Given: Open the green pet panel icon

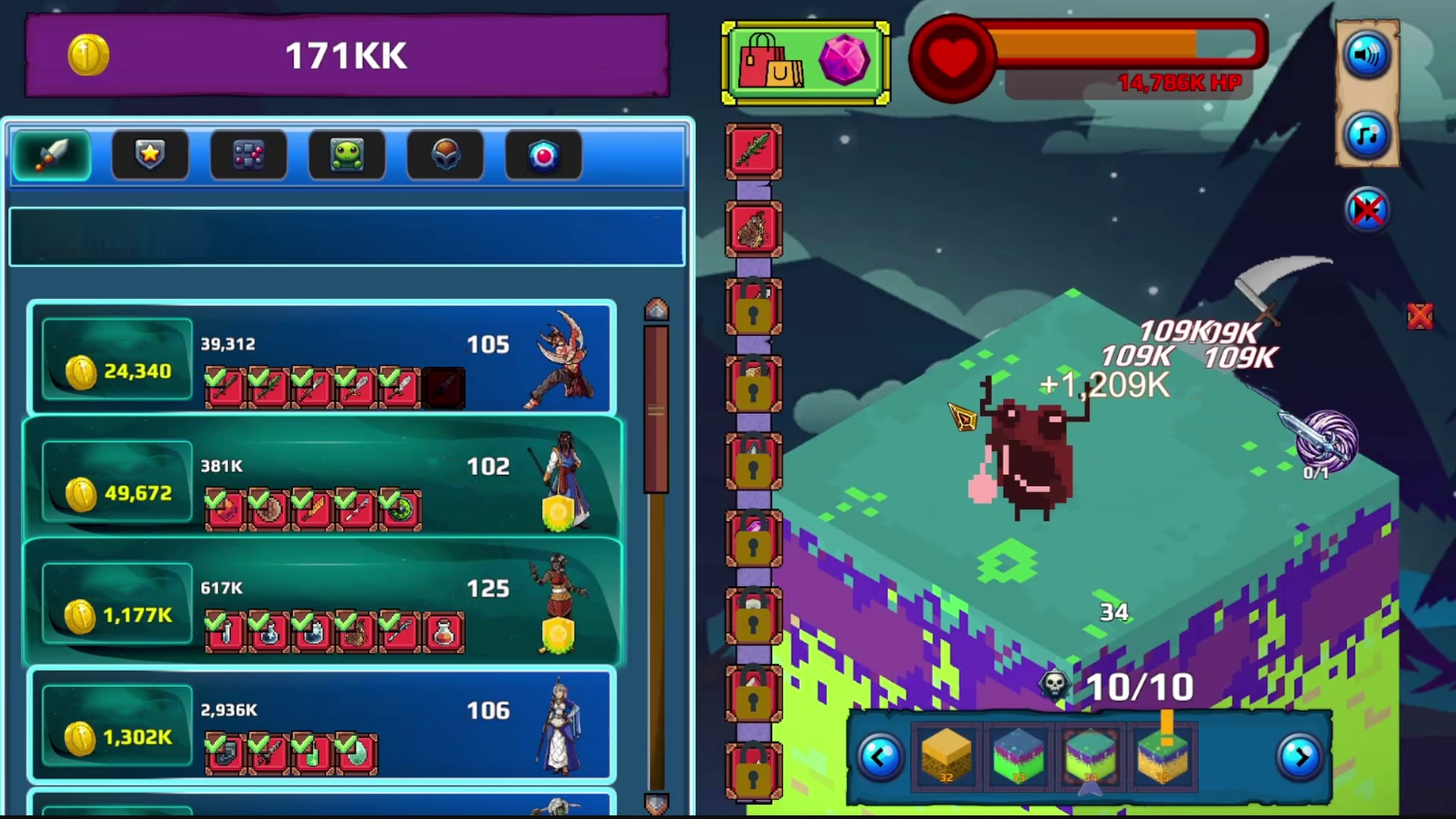Looking at the screenshot, I should (347, 155).
